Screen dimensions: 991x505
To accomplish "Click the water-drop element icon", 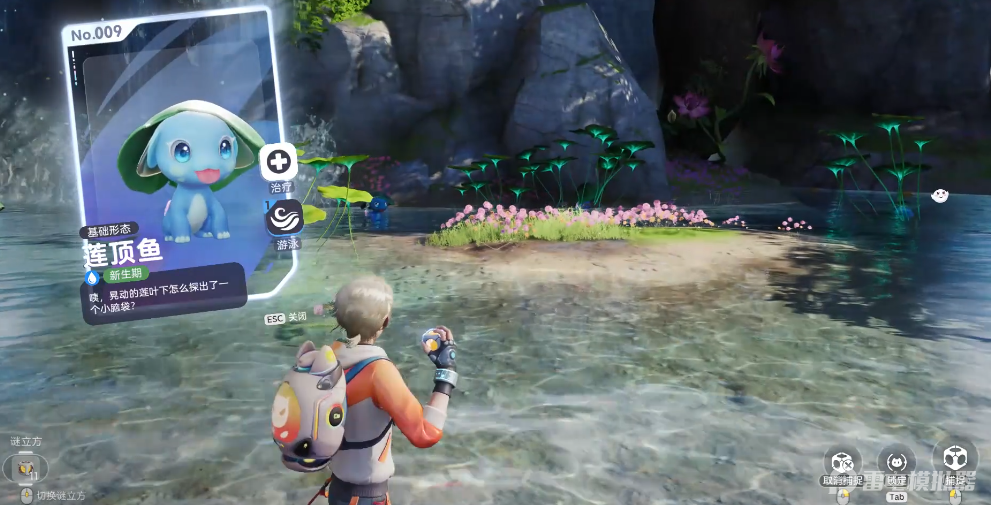I will [x=93, y=276].
